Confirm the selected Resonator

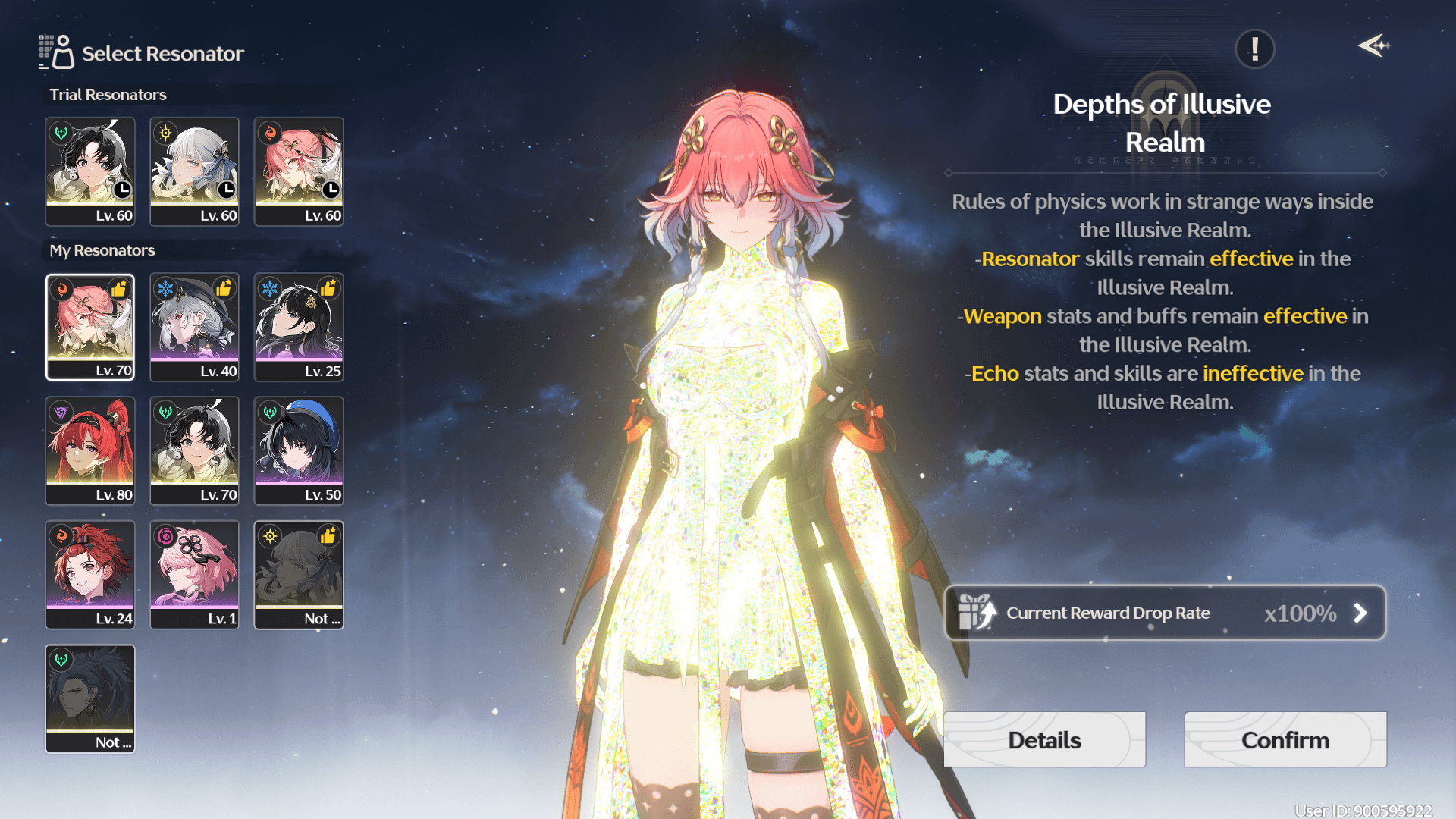click(x=1285, y=739)
